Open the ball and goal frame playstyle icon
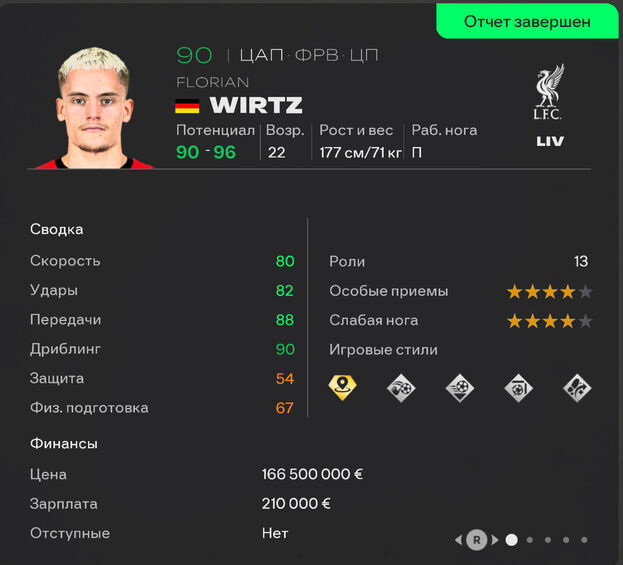 (x=518, y=387)
